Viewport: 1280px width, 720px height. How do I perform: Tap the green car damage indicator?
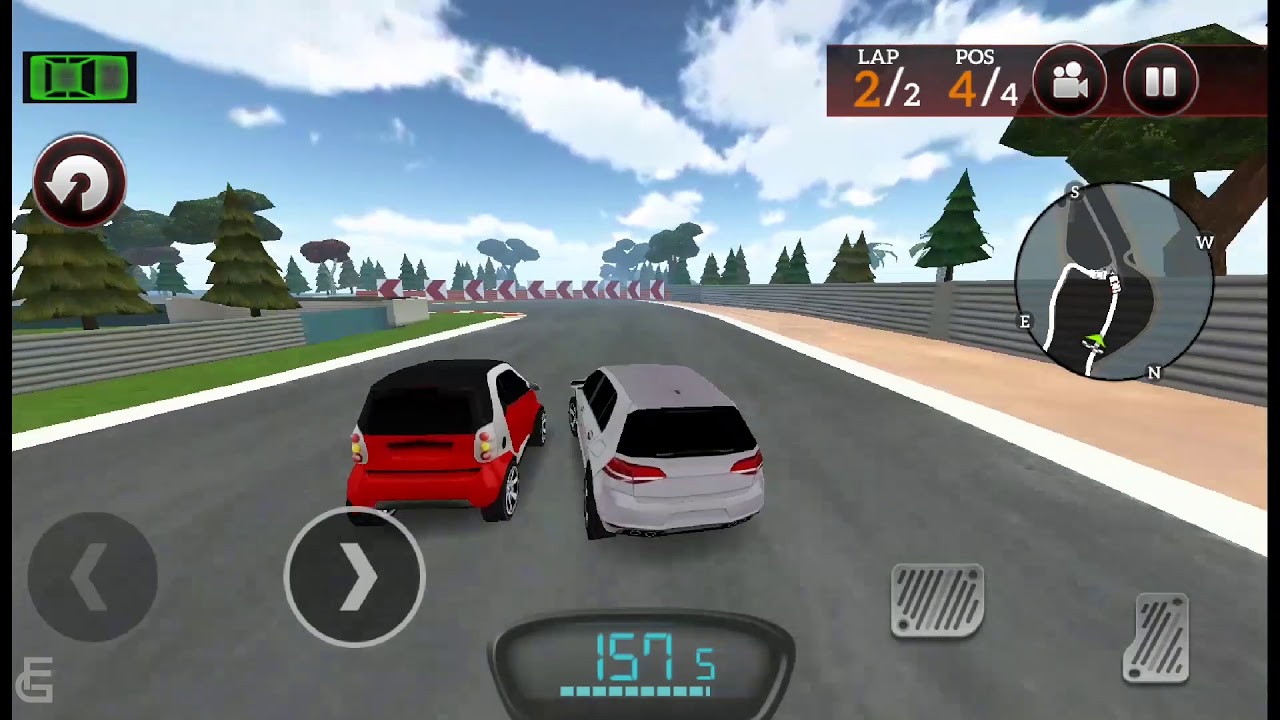pyautogui.click(x=79, y=77)
